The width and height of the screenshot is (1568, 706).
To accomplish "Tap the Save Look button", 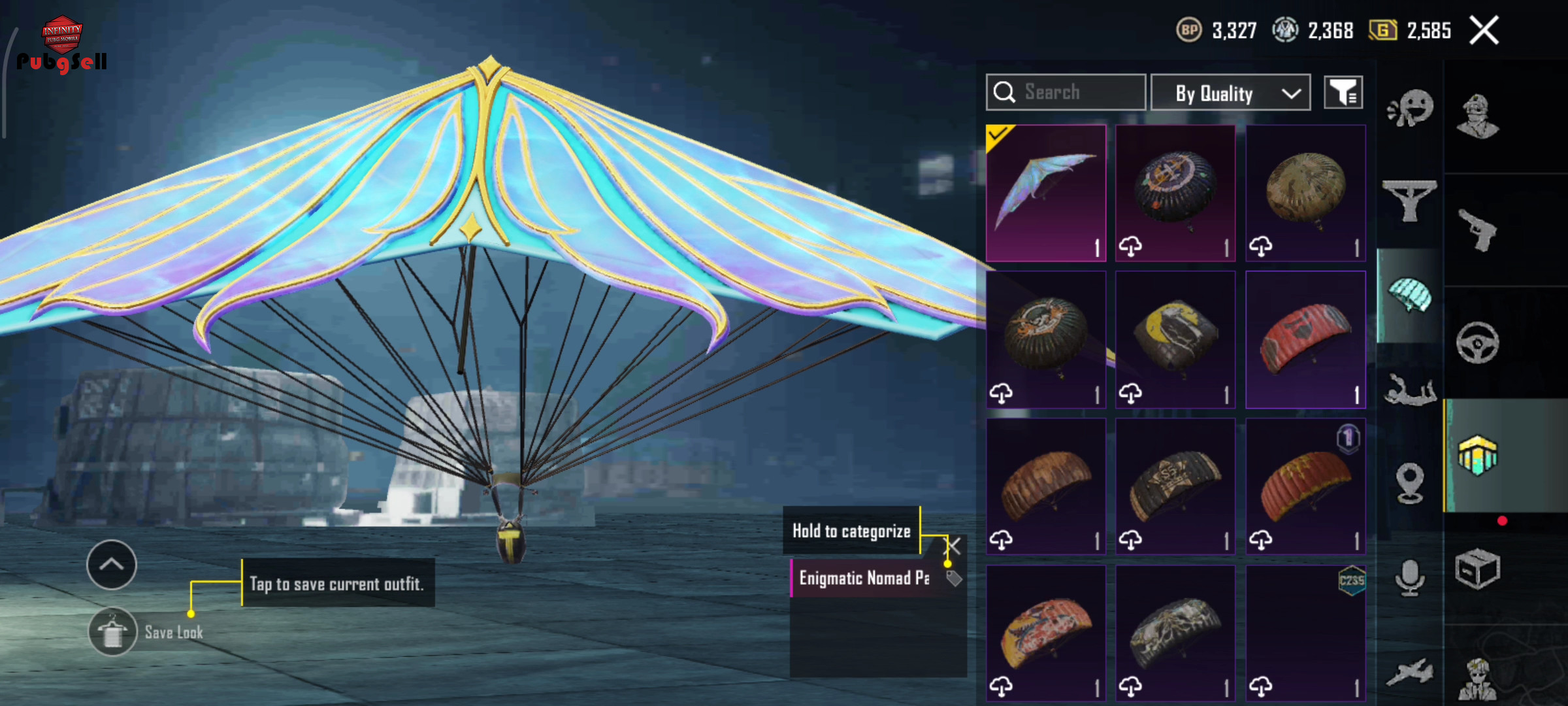I will (113, 631).
